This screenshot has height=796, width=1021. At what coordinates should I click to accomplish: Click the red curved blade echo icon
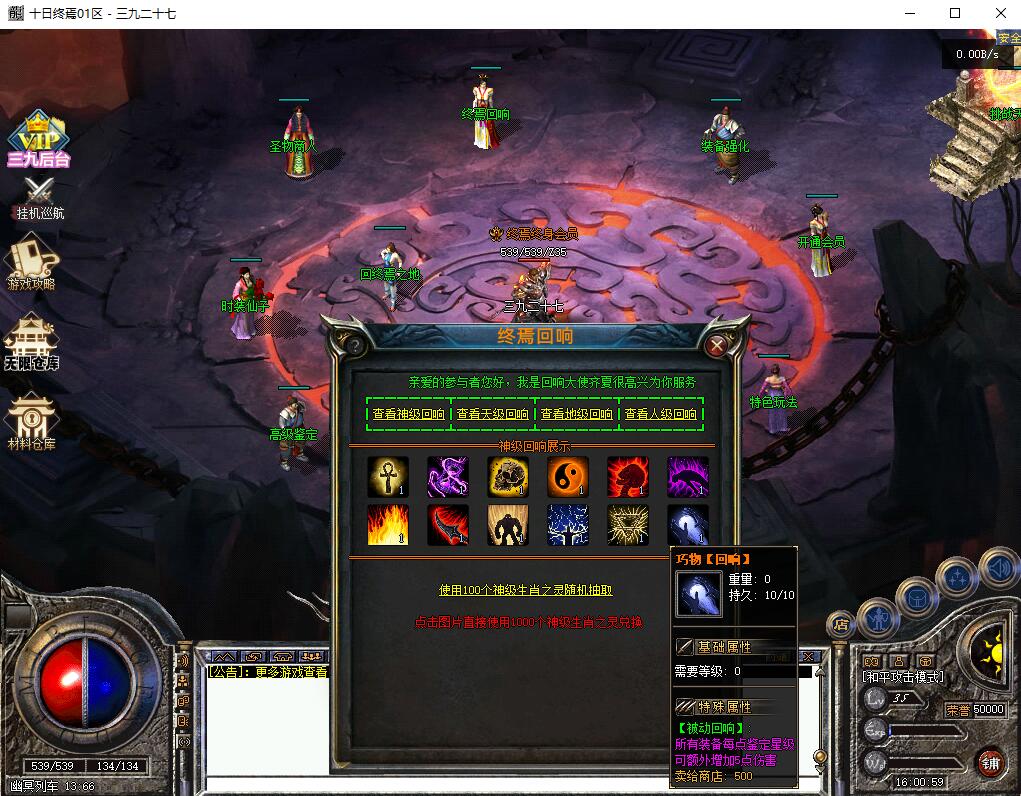click(447, 525)
